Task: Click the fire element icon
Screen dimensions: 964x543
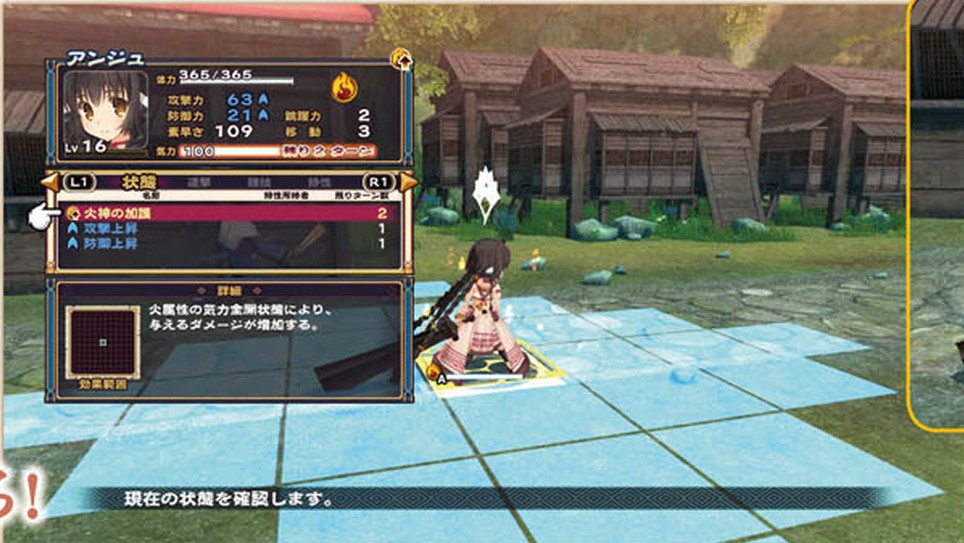Action: 344,87
